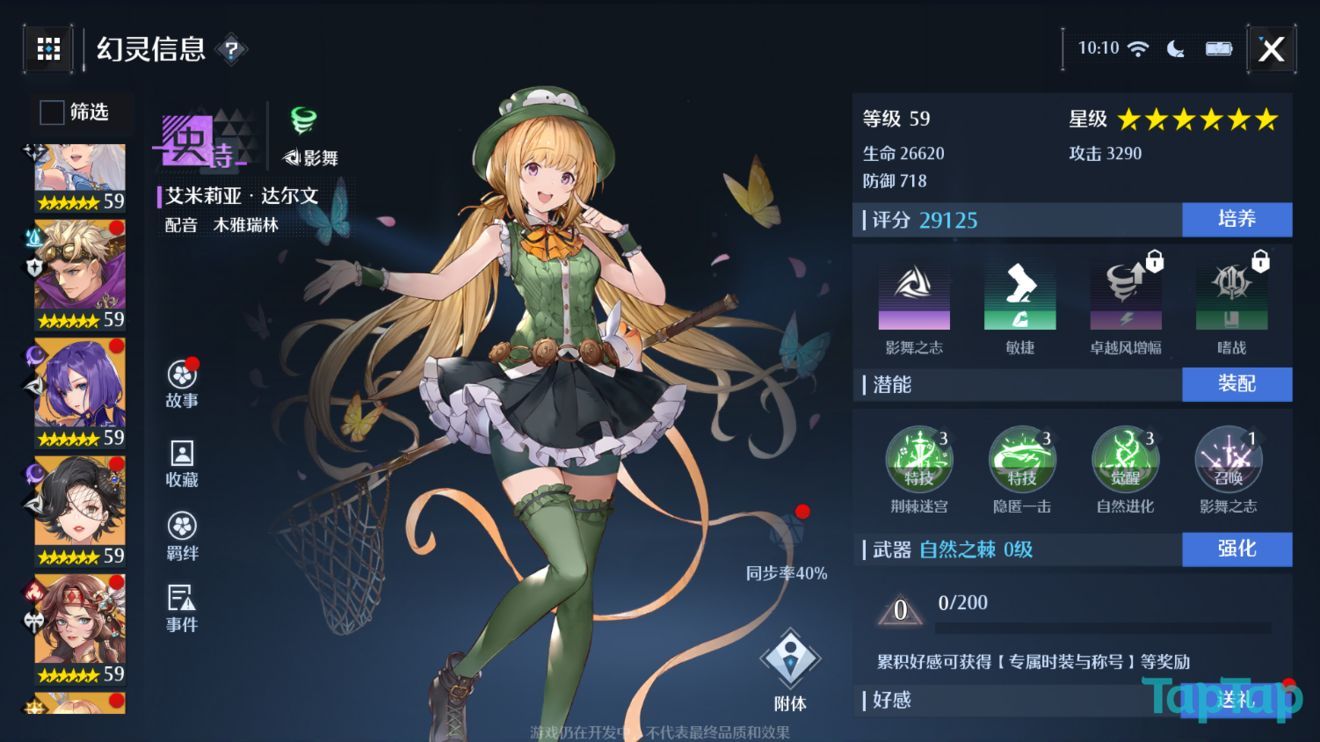Select the 自然进化 awakening skill icon
This screenshot has width=1320, height=742.
pos(1126,459)
